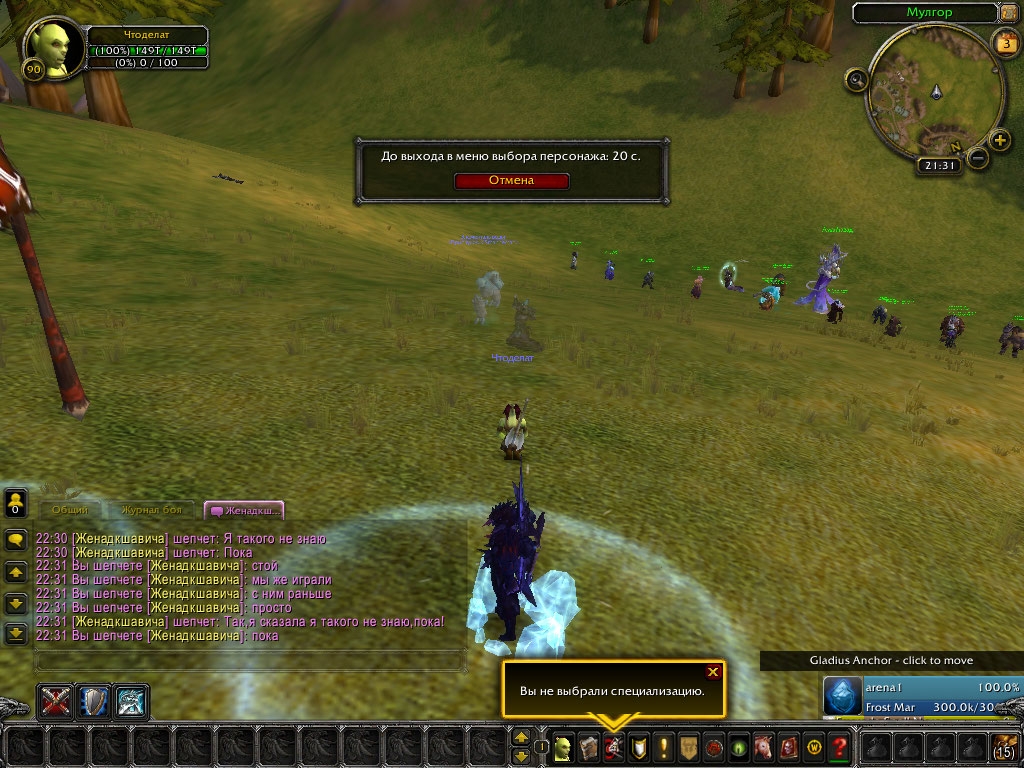Zoom in on the minimap
The width and height of the screenshot is (1024, 768).
pyautogui.click(x=996, y=139)
